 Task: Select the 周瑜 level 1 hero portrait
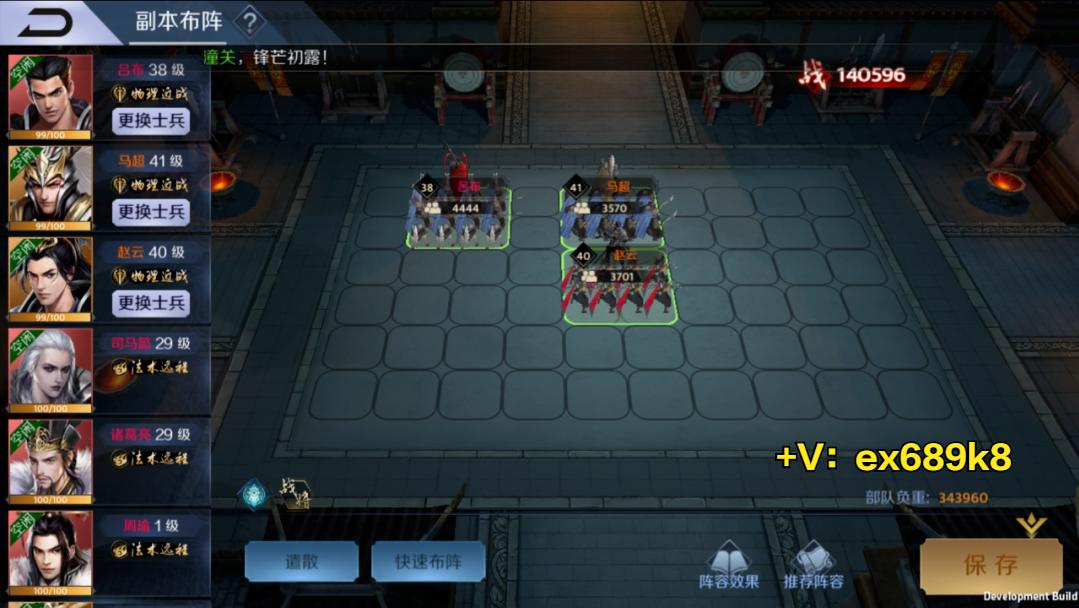[50, 551]
